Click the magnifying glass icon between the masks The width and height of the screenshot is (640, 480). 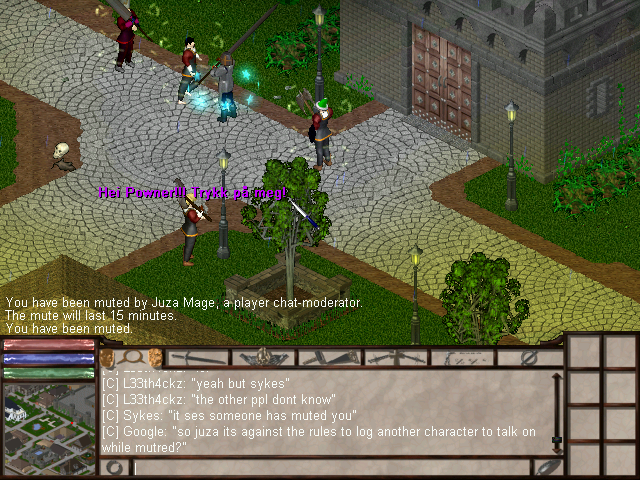pyautogui.click(x=130, y=358)
